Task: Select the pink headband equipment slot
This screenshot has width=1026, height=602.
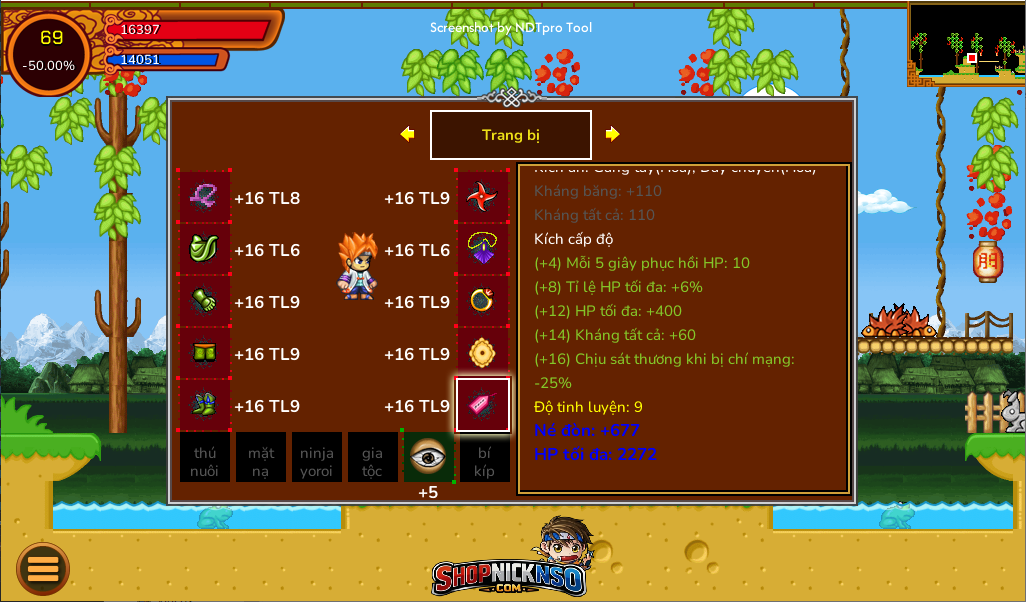Action: (x=205, y=197)
